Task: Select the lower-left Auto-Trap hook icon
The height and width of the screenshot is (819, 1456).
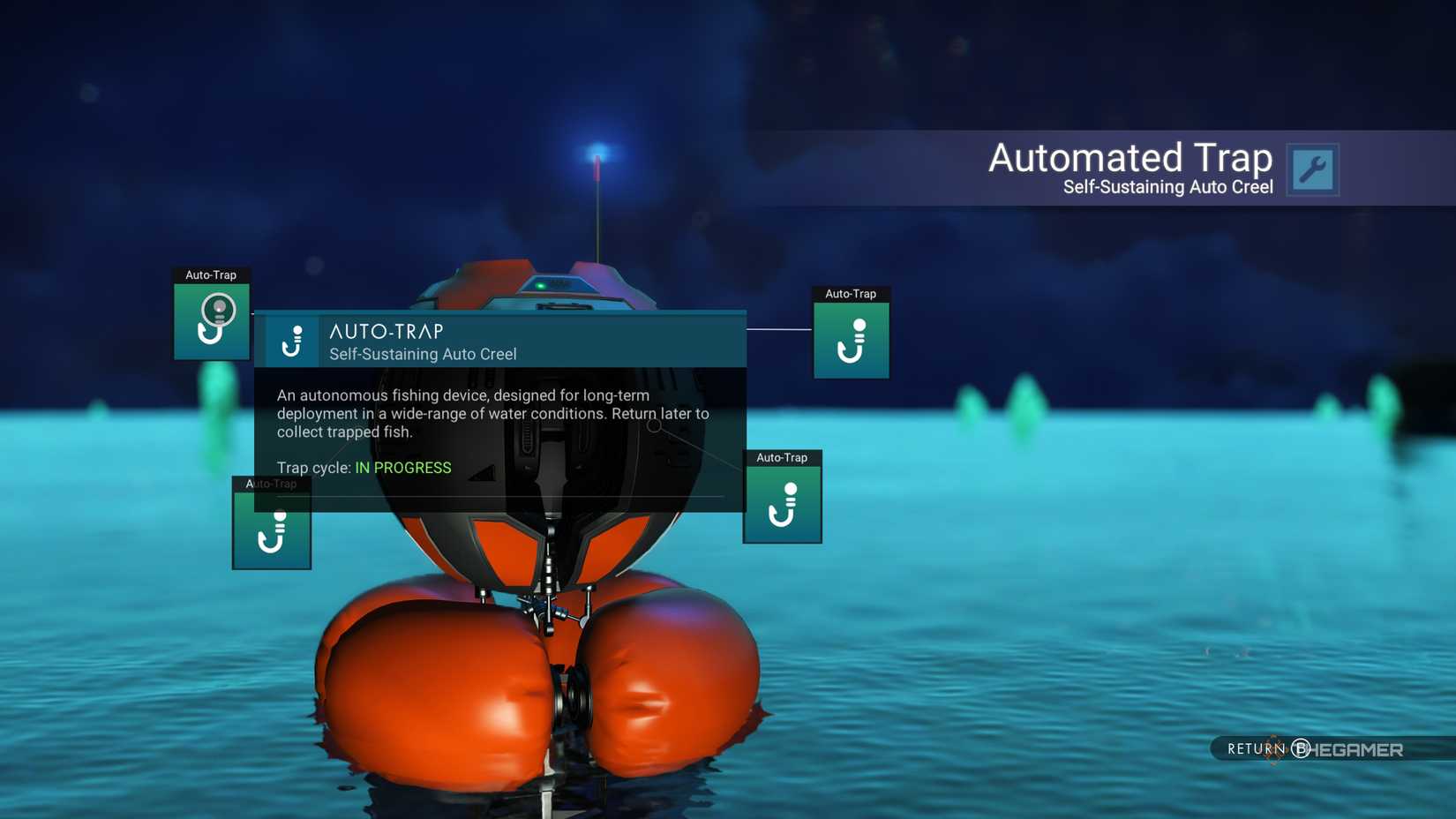Action: pyautogui.click(x=271, y=534)
